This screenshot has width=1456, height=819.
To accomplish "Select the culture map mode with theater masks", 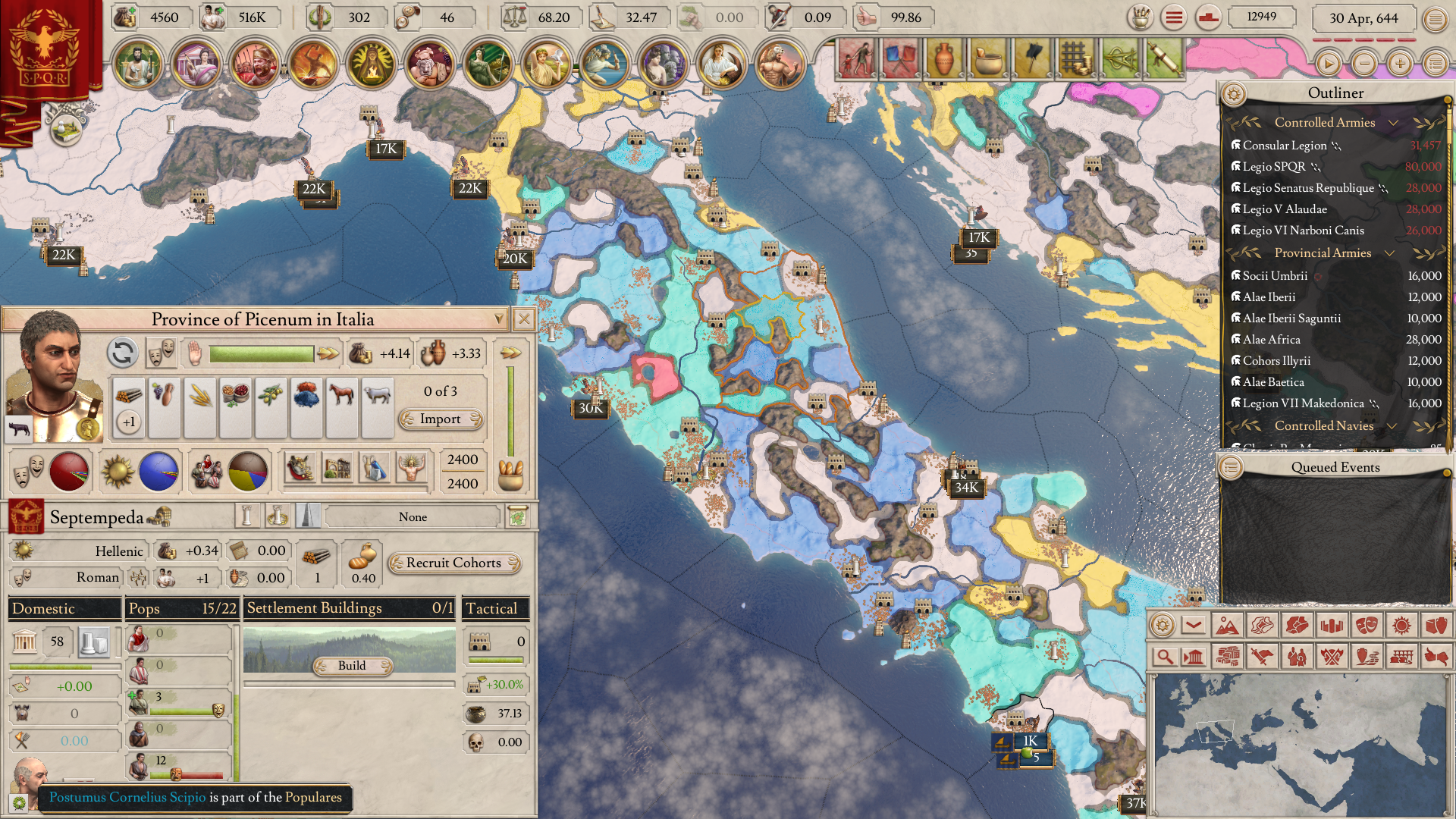I will (1367, 625).
